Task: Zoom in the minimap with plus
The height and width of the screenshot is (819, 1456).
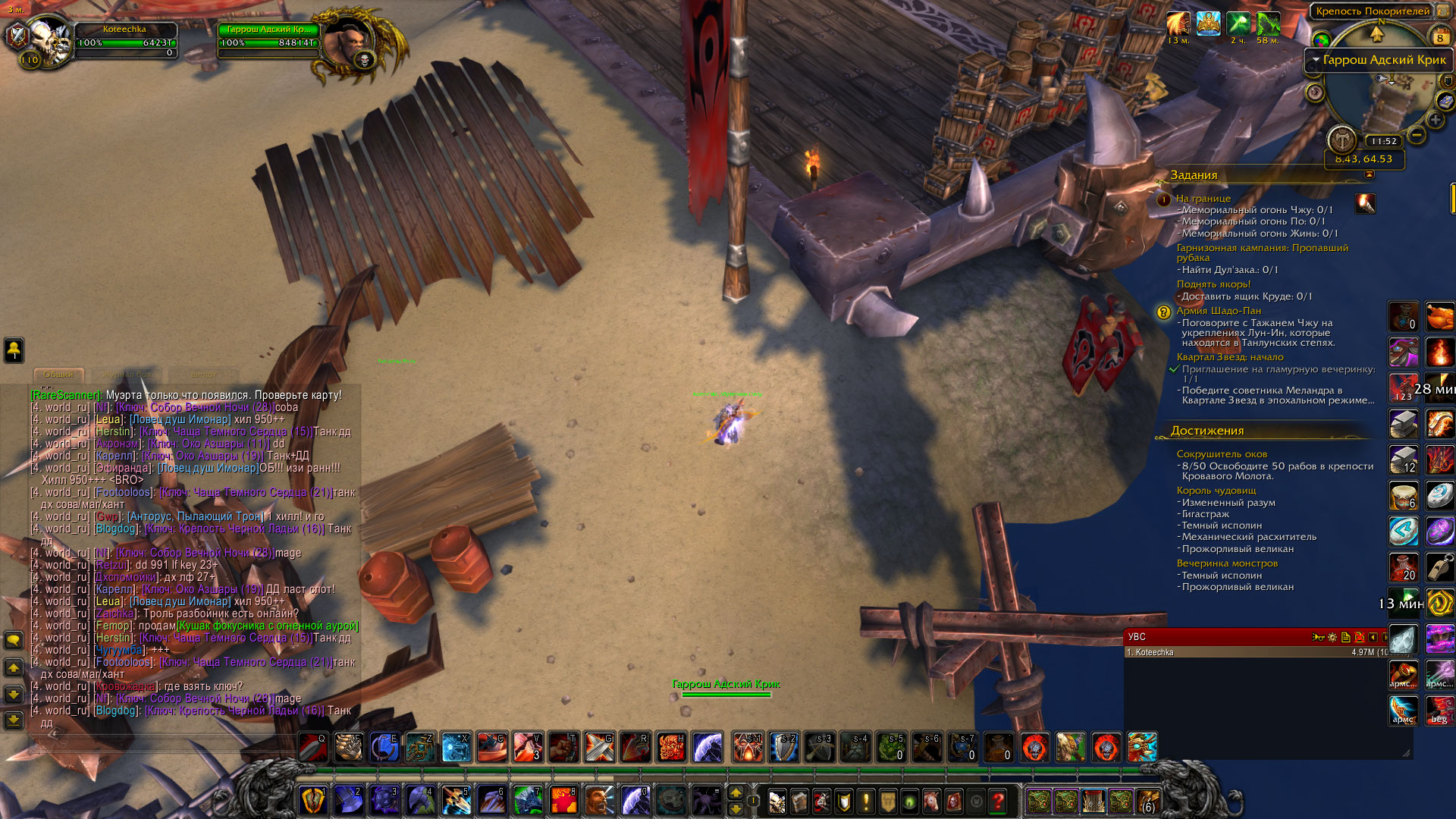Action: 1436,120
